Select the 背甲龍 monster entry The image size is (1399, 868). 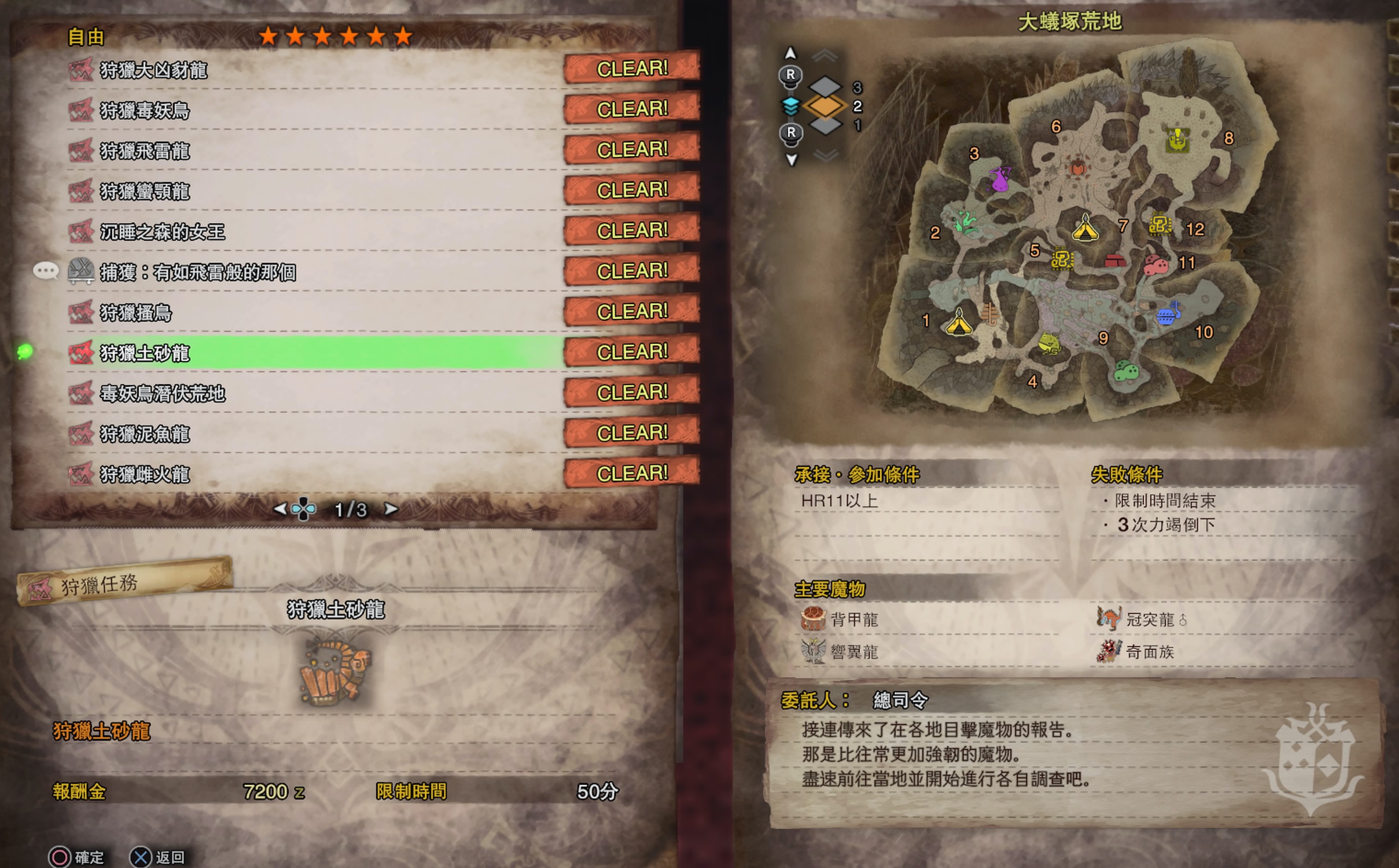coord(854,620)
